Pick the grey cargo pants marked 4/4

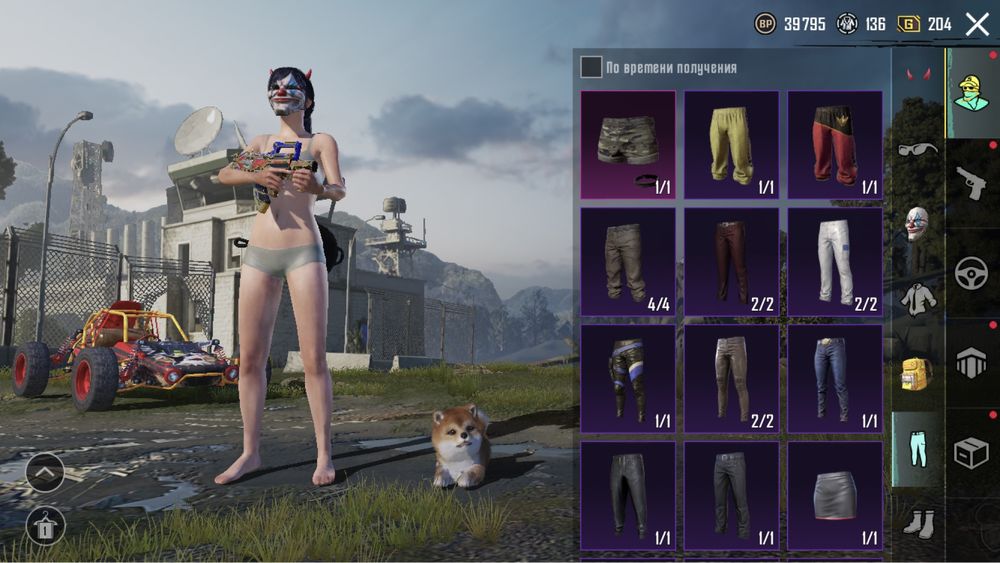628,261
